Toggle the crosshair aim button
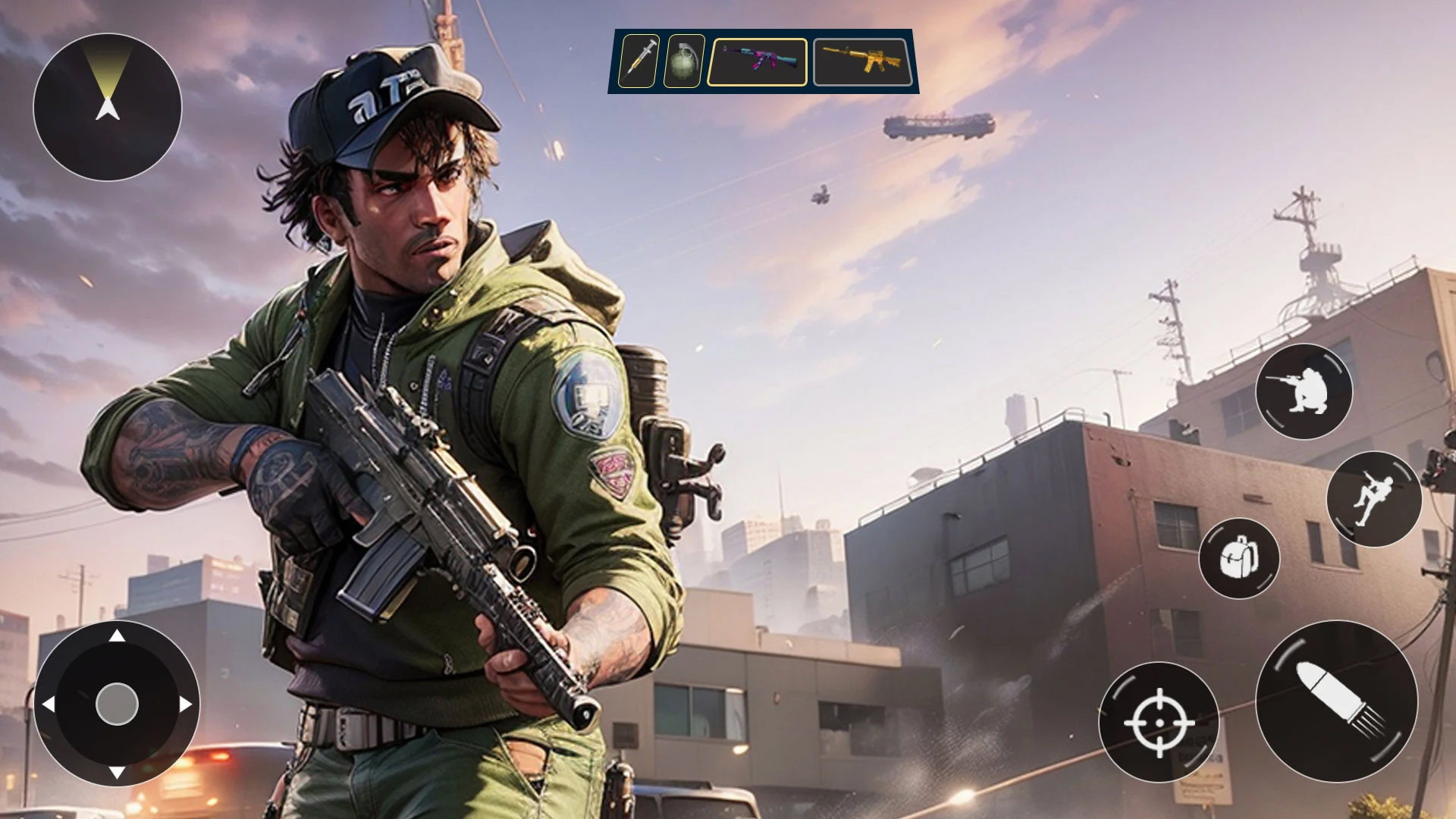 pos(1159,722)
